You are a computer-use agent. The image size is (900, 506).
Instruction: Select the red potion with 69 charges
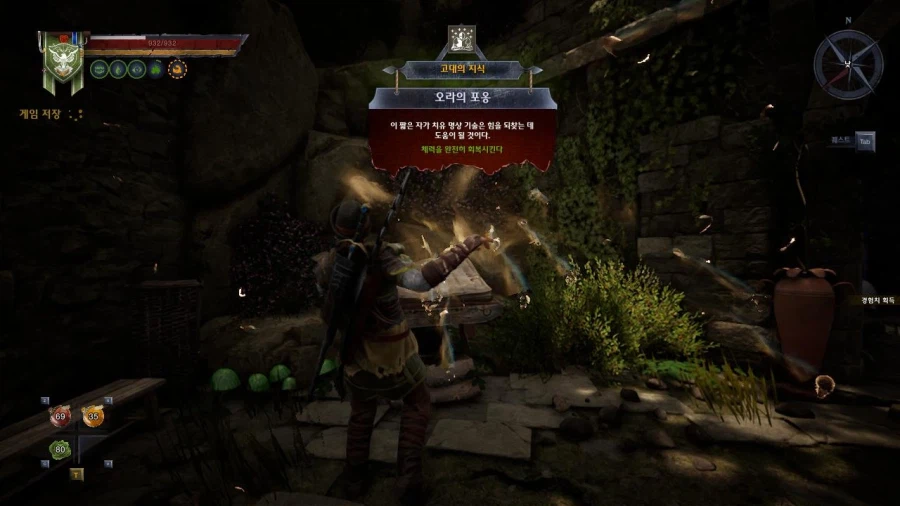click(60, 415)
